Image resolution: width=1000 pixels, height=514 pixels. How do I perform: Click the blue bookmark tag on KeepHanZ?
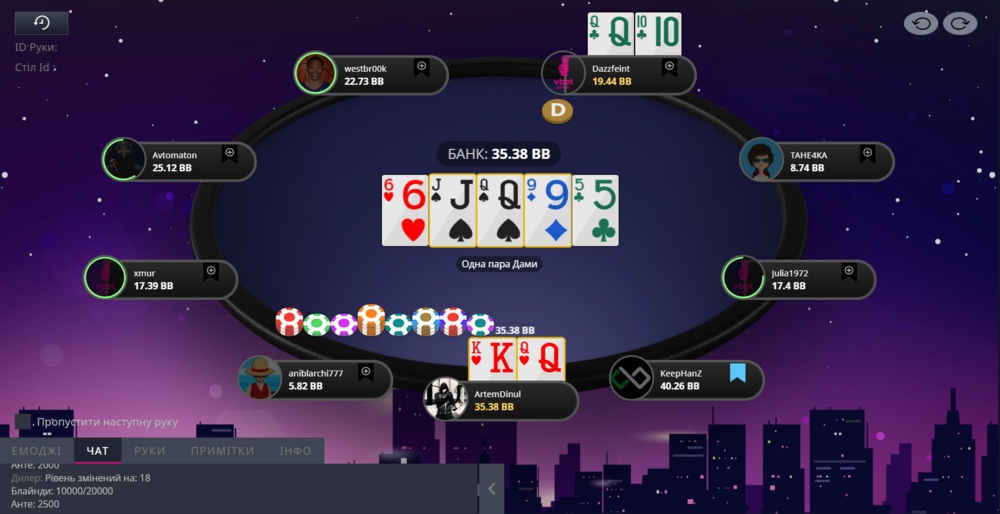738,373
